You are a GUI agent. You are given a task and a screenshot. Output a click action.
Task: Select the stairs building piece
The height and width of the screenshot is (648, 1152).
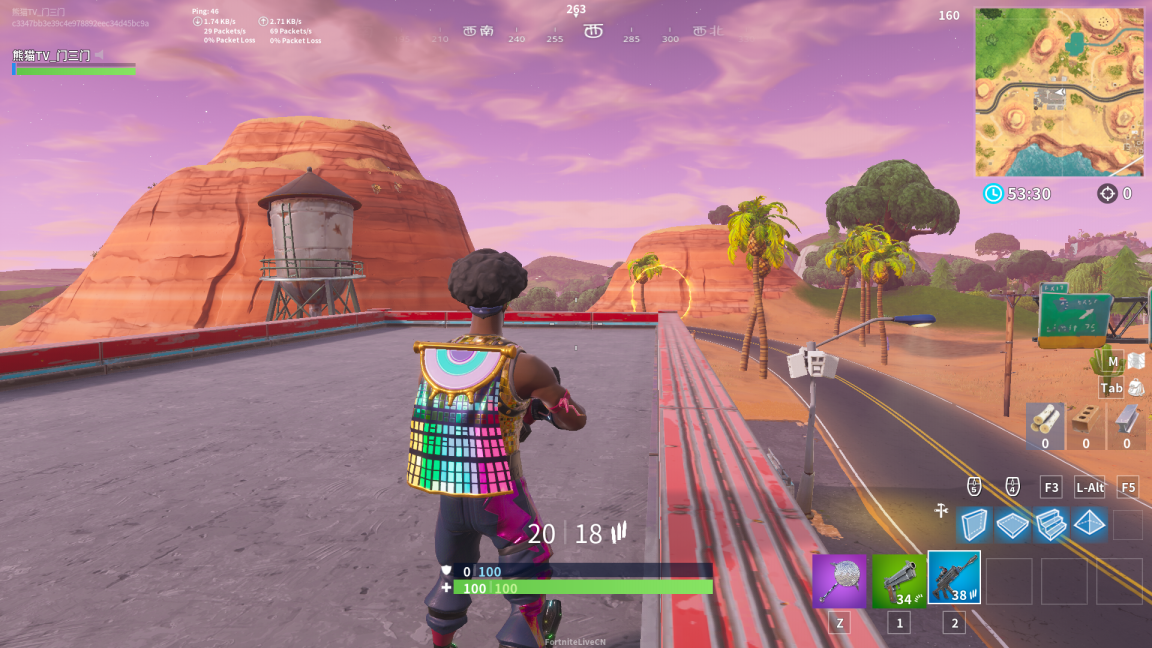coord(1050,524)
